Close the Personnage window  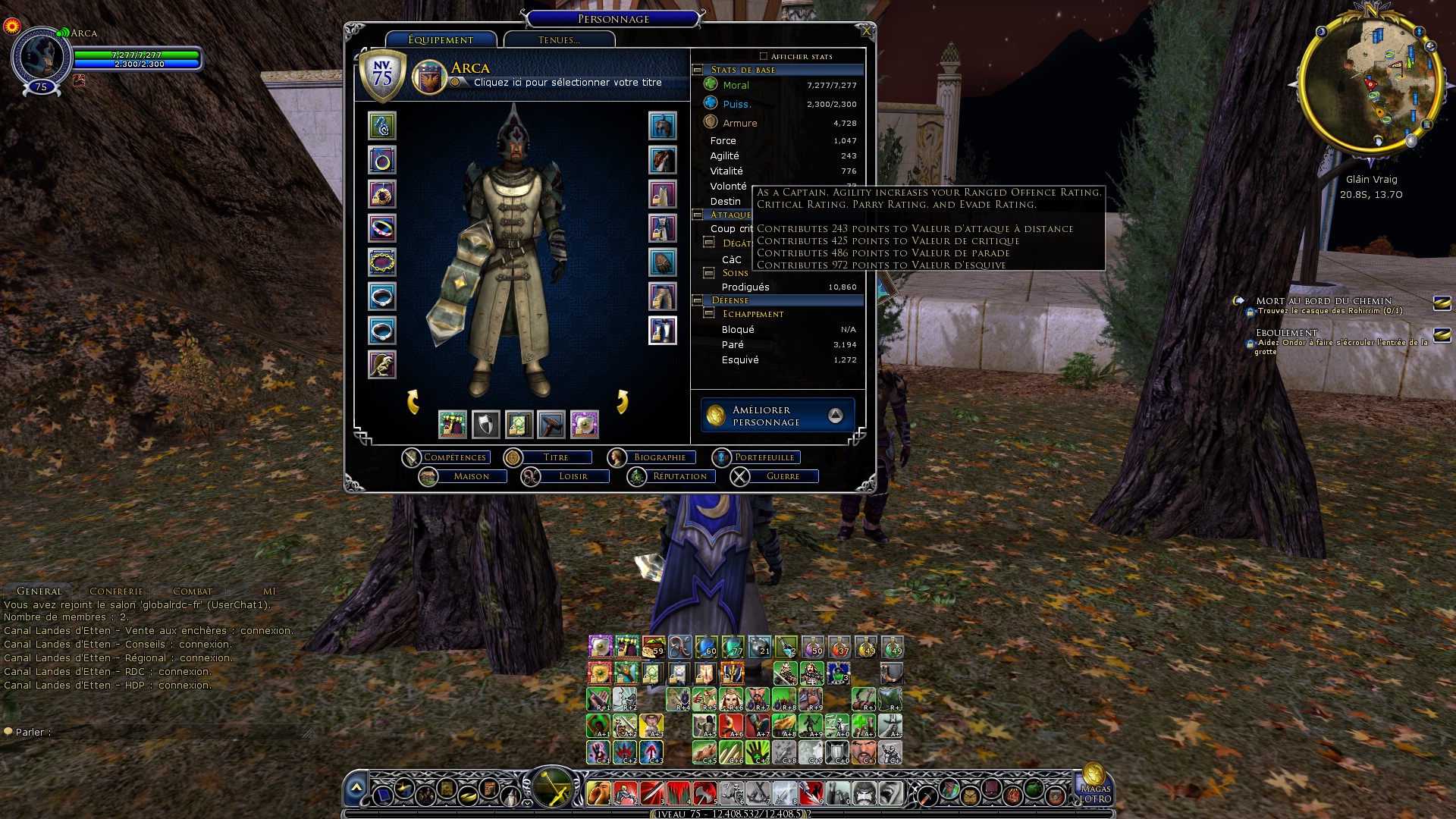tap(866, 31)
